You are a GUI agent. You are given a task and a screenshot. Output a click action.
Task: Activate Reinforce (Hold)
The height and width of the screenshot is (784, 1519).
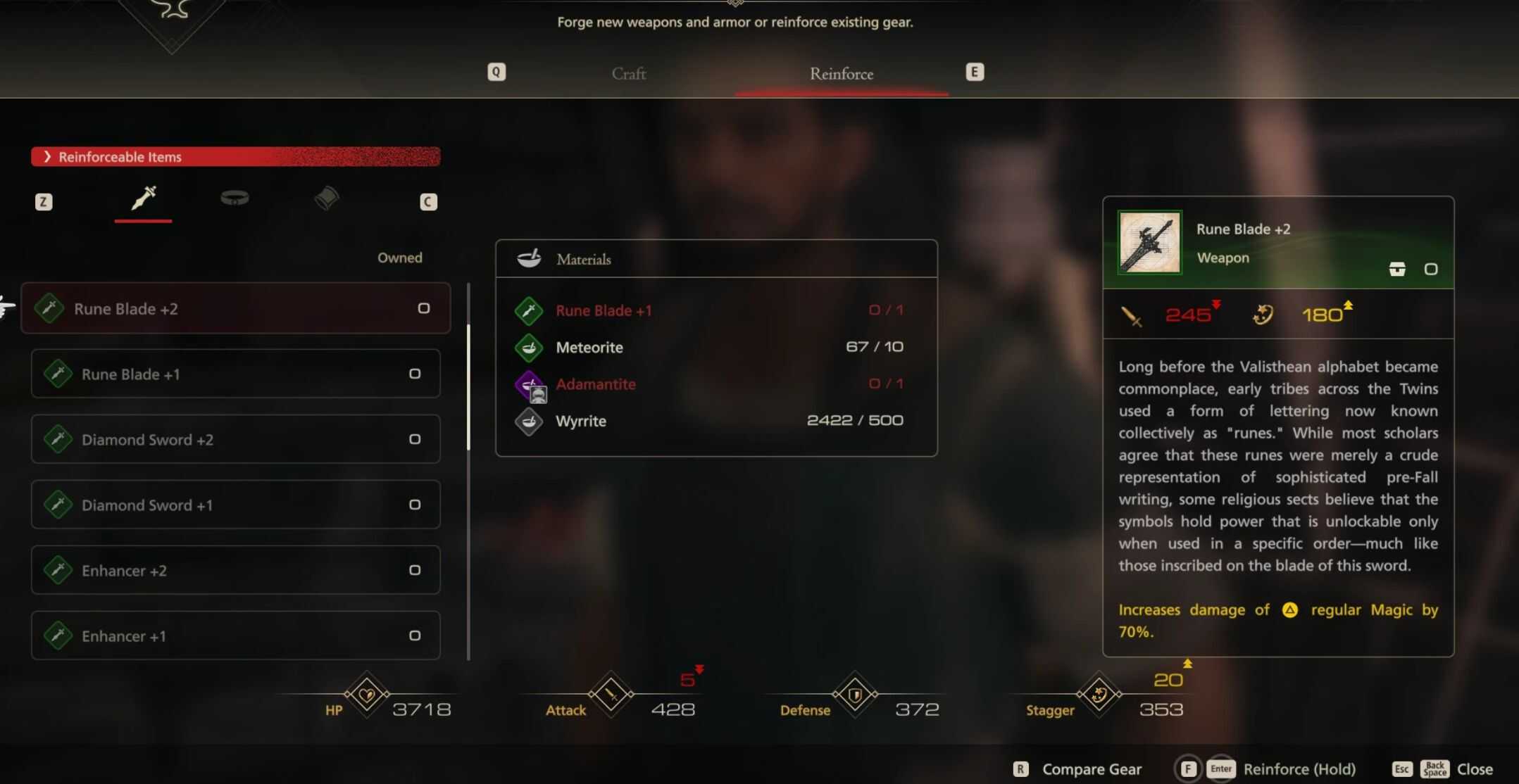[1298, 769]
